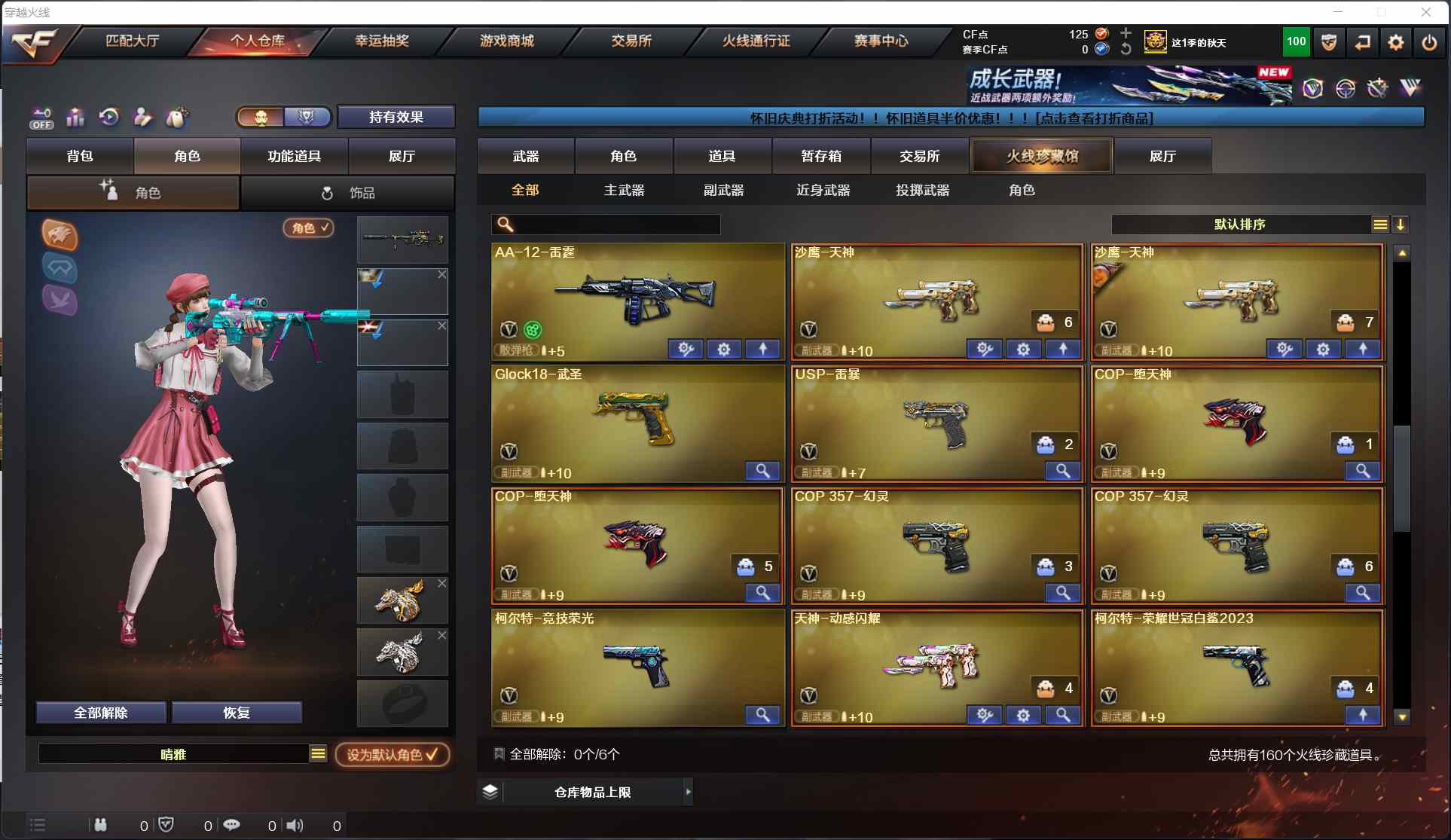Viewport: 1451px width, 840px height.
Task: Open 火线通行证 battle pass
Action: pyautogui.click(x=756, y=41)
